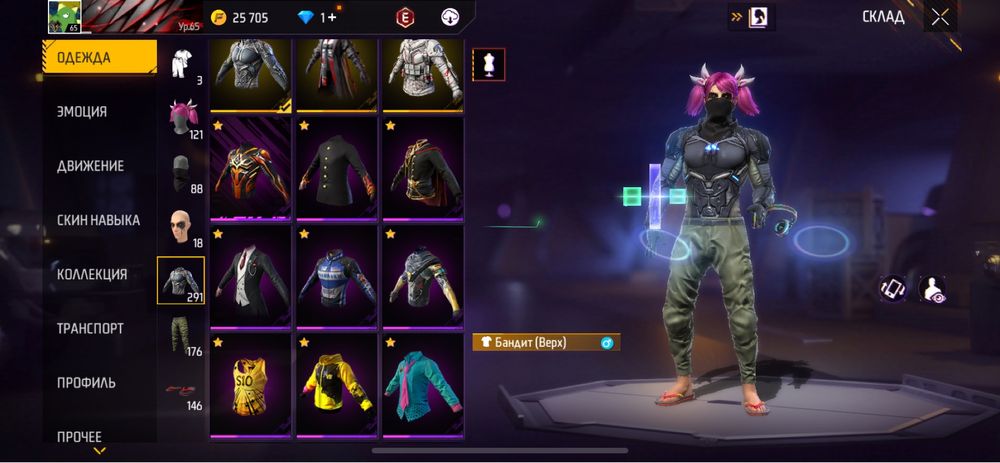Choose the pink hair headwear subcategory
The height and width of the screenshot is (463, 1000).
[x=181, y=118]
